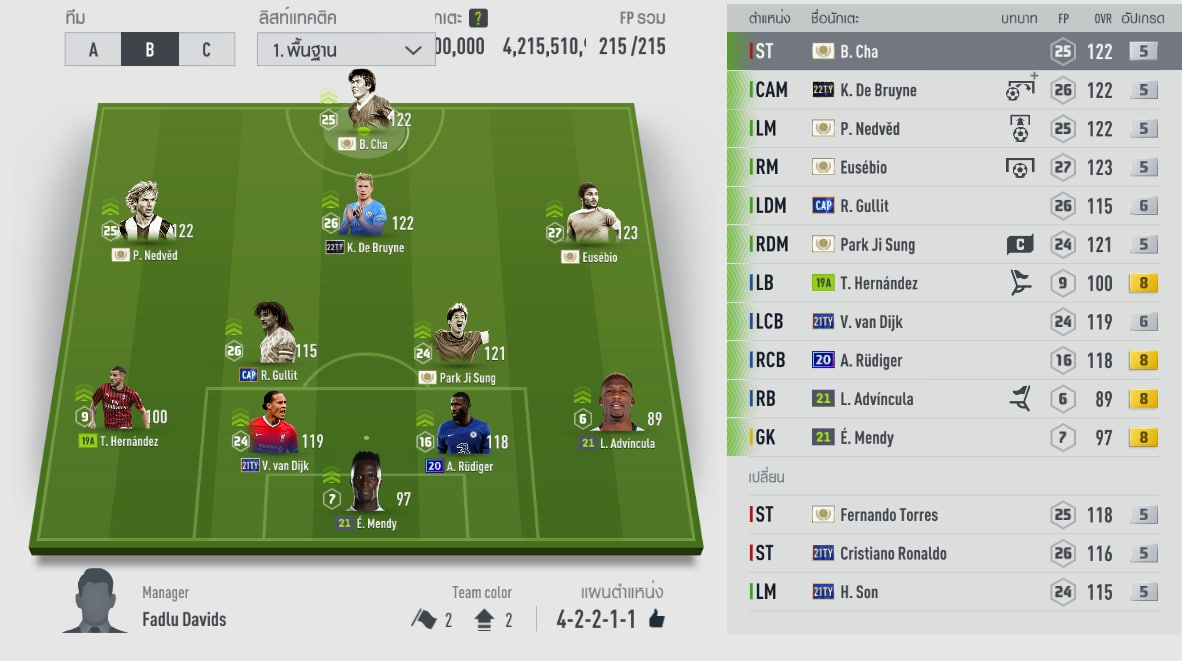Switch to team tab C
The width and height of the screenshot is (1182, 661).
(207, 49)
